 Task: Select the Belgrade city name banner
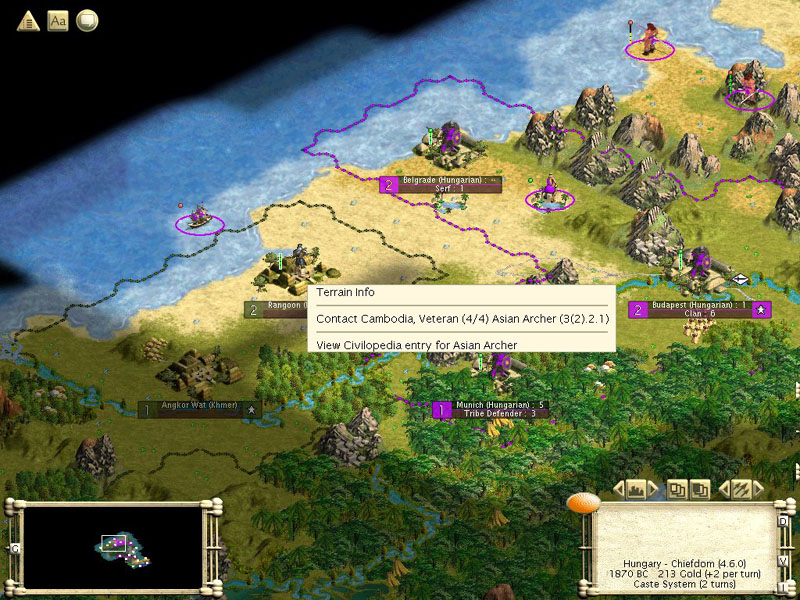coord(441,181)
